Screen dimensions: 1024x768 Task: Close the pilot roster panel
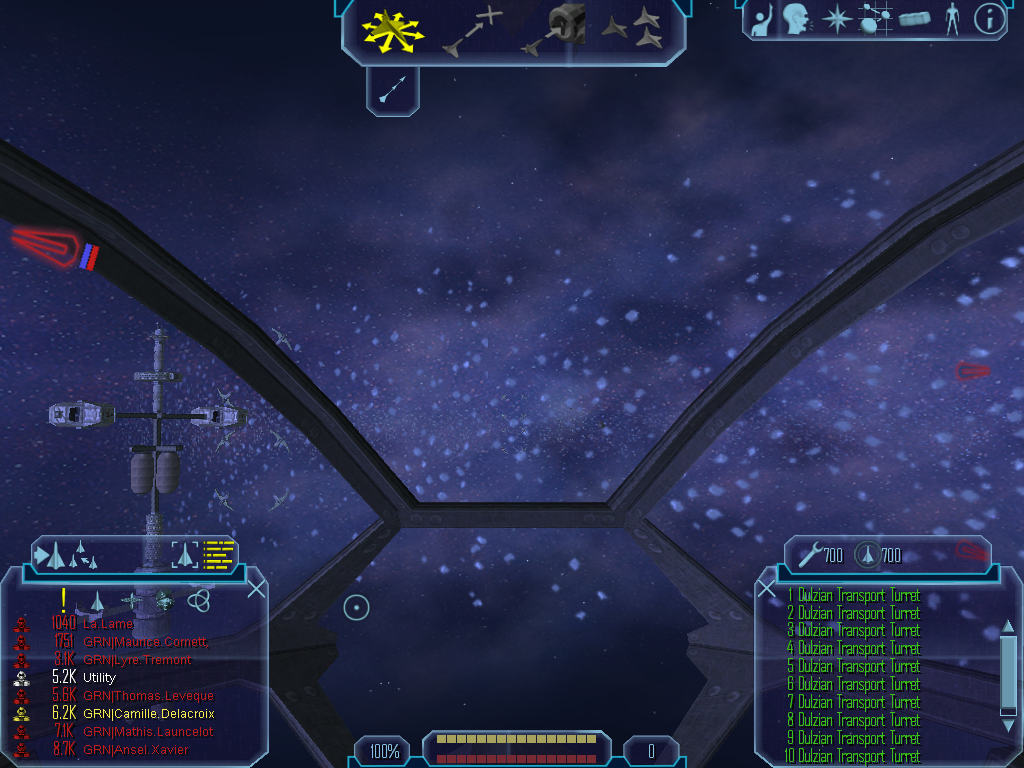[256, 588]
